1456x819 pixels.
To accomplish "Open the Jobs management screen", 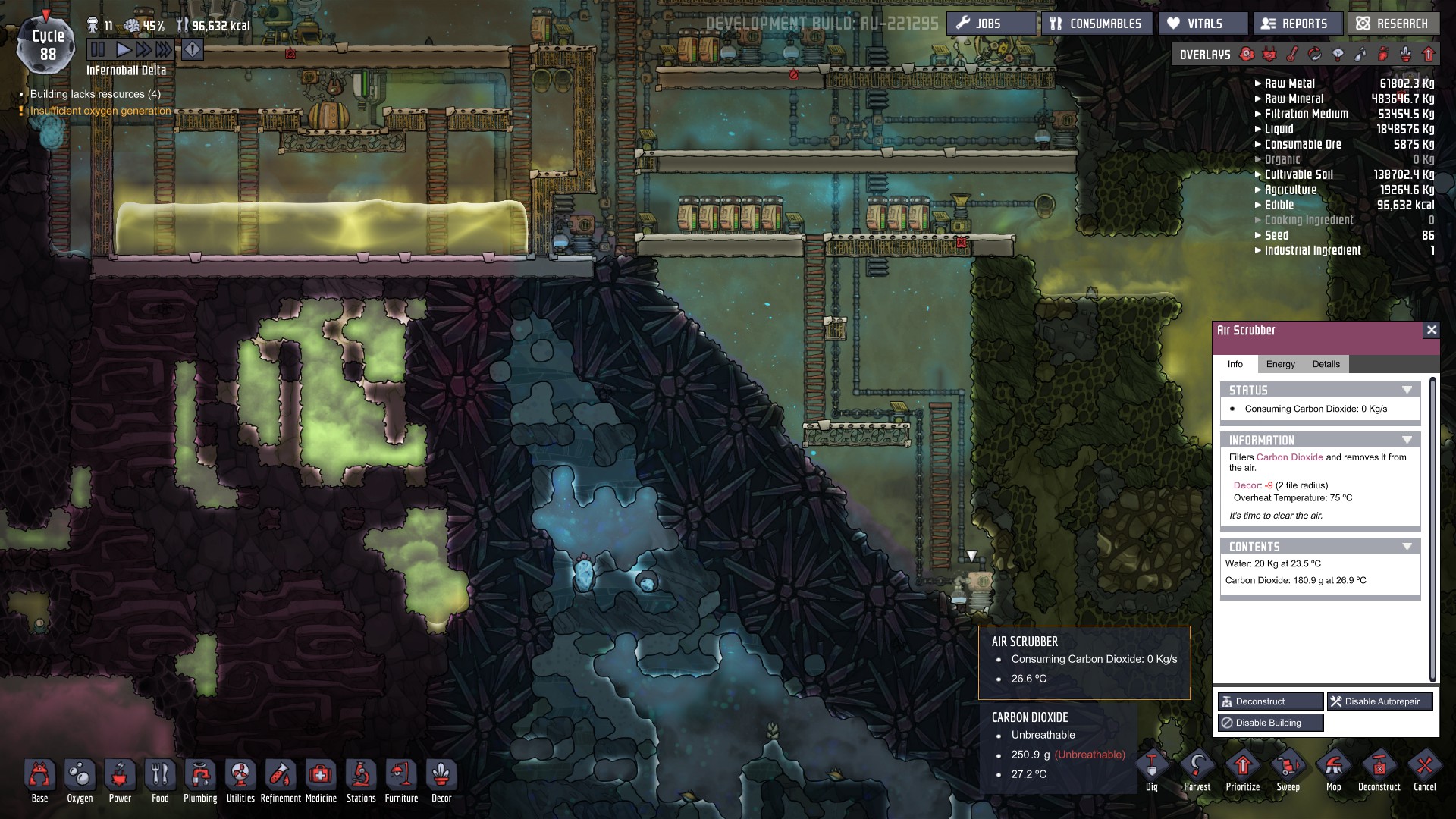I will coord(990,24).
